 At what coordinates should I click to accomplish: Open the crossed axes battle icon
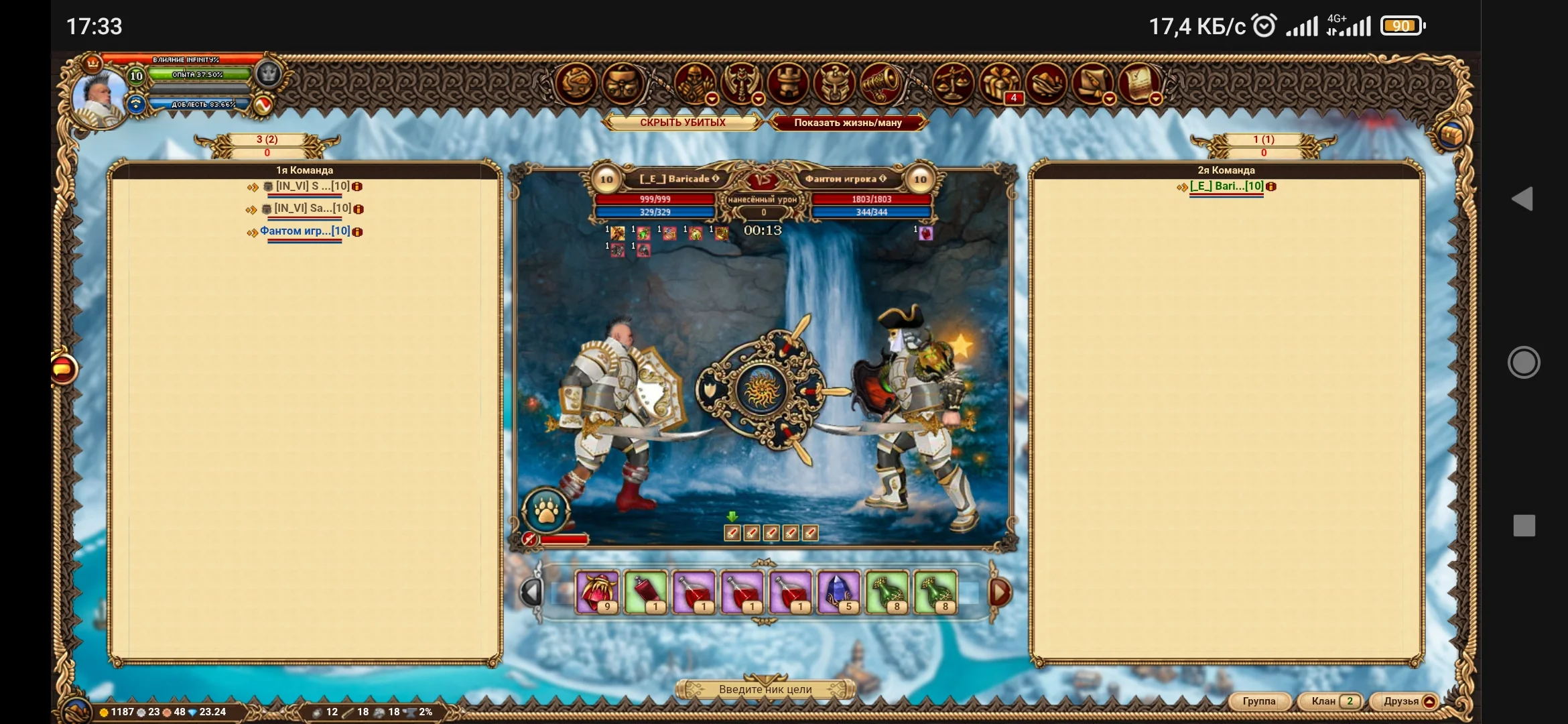738,84
